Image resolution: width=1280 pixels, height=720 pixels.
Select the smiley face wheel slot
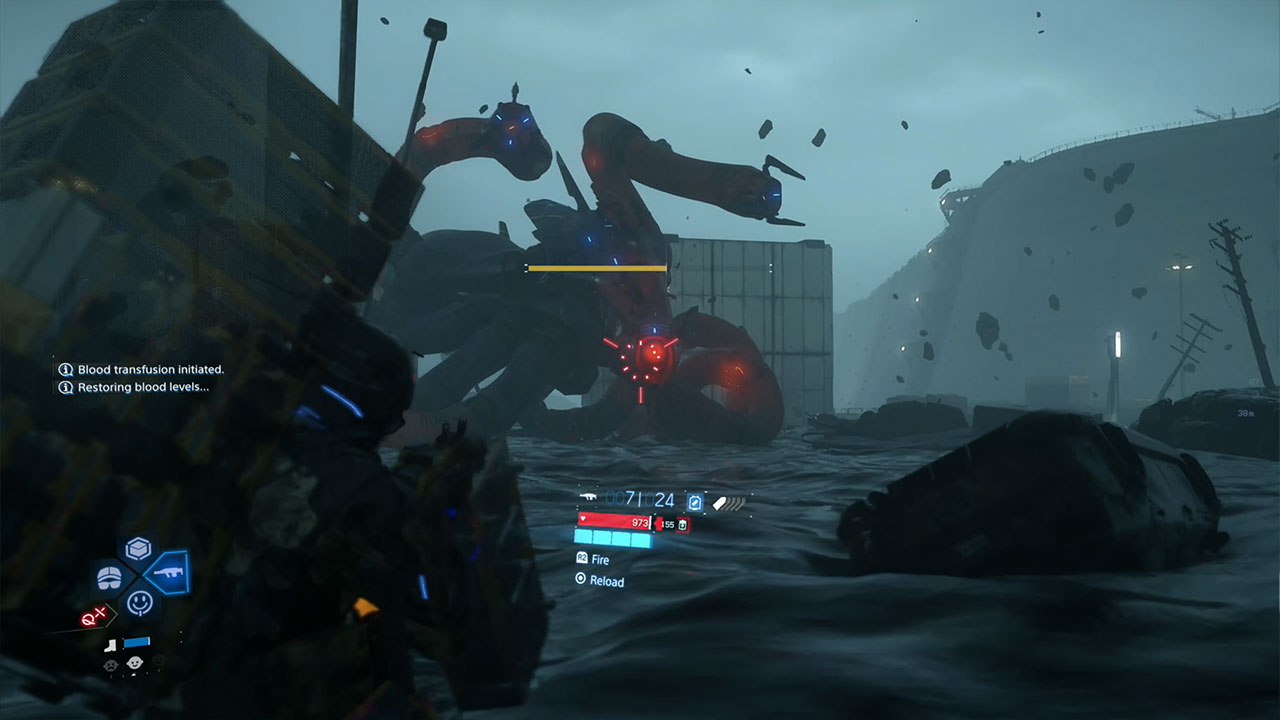coord(138,602)
